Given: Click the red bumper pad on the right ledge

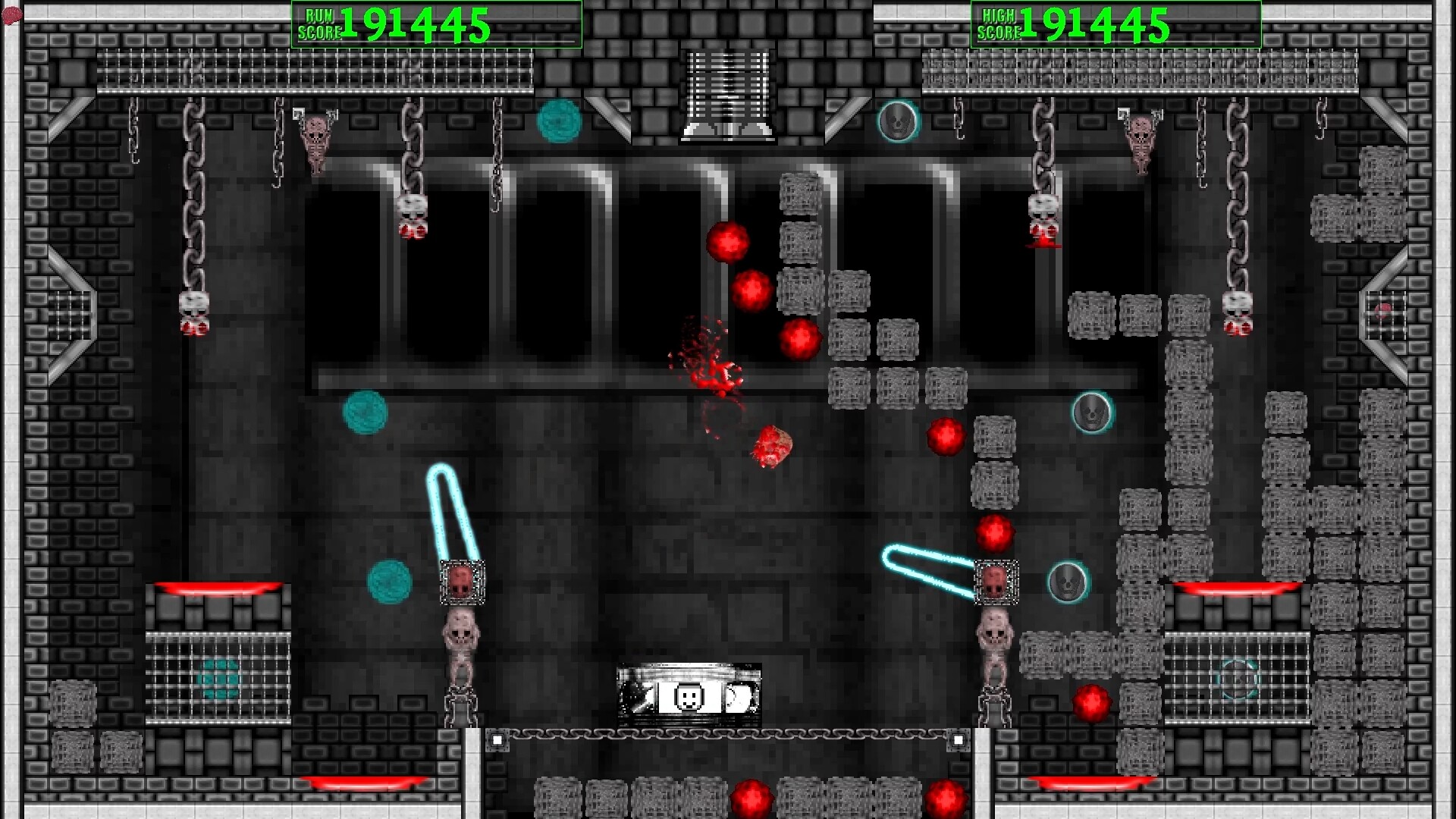Looking at the screenshot, I should click(1235, 586).
